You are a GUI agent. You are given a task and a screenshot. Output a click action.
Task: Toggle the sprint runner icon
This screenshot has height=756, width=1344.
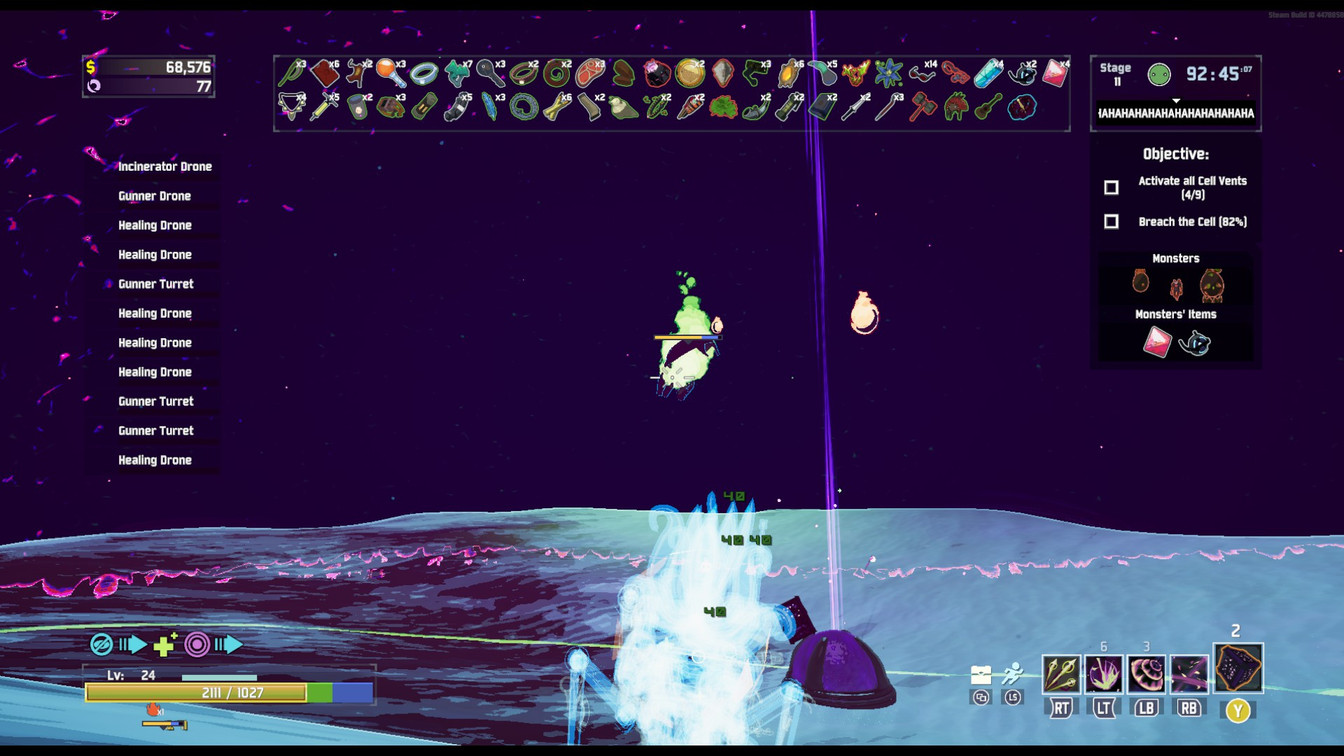click(1013, 674)
